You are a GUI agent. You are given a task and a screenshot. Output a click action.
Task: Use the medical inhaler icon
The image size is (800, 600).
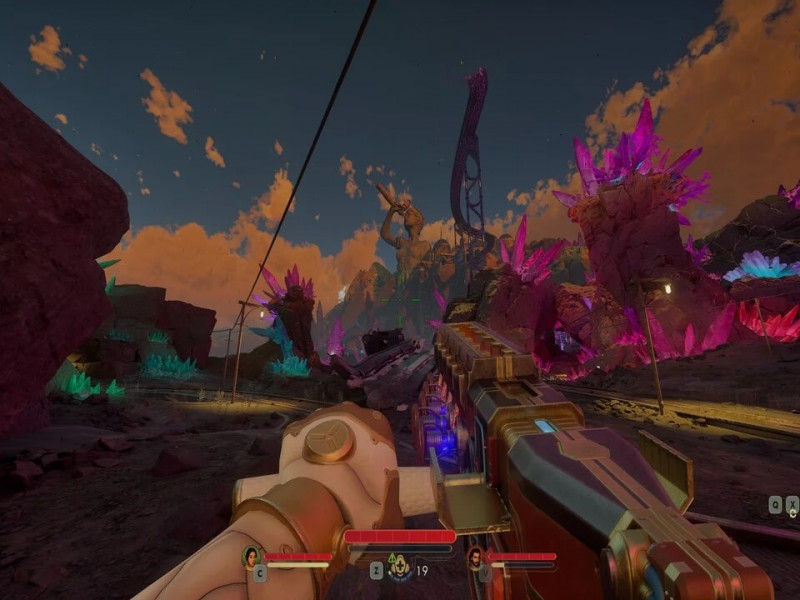click(399, 567)
